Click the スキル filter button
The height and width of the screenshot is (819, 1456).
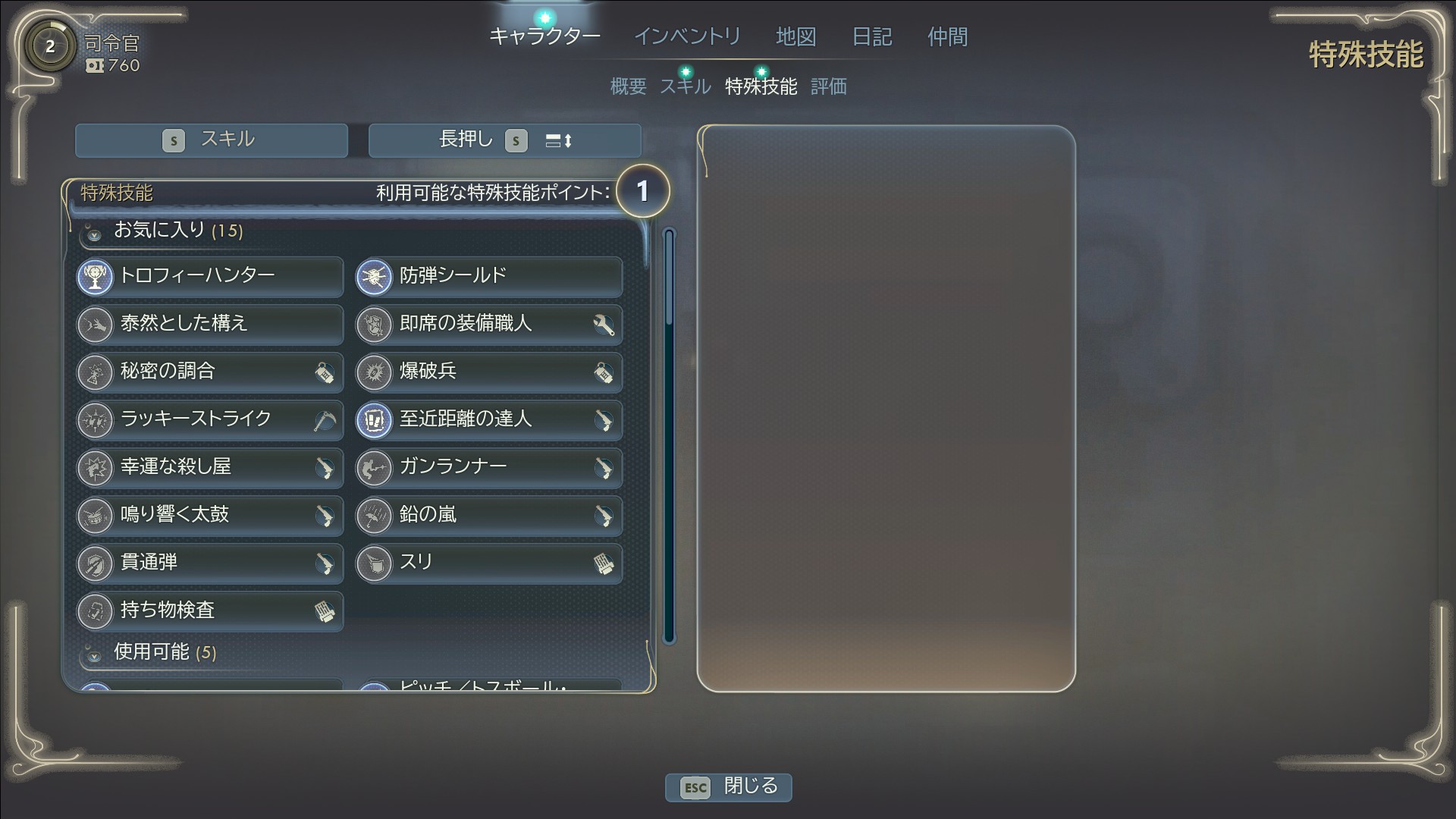click(211, 140)
